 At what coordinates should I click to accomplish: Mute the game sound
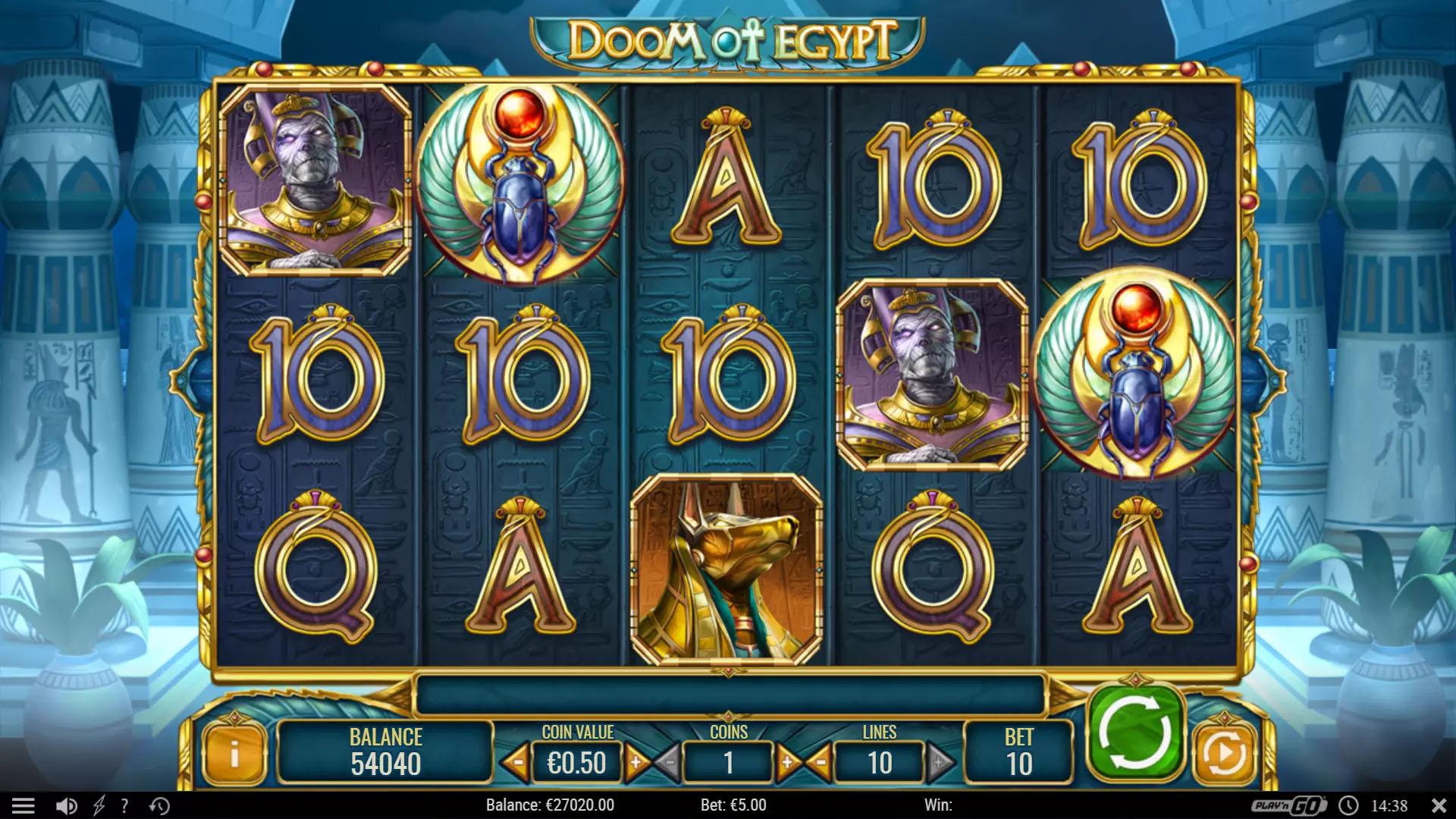(67, 805)
